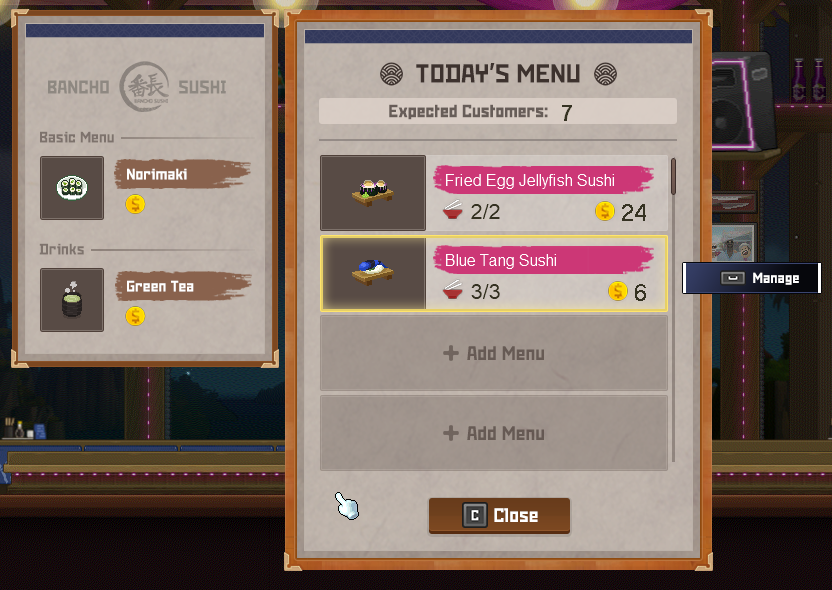Image resolution: width=832 pixels, height=590 pixels.
Task: Click the Today's Menu scrollbar handle
Action: point(673,177)
